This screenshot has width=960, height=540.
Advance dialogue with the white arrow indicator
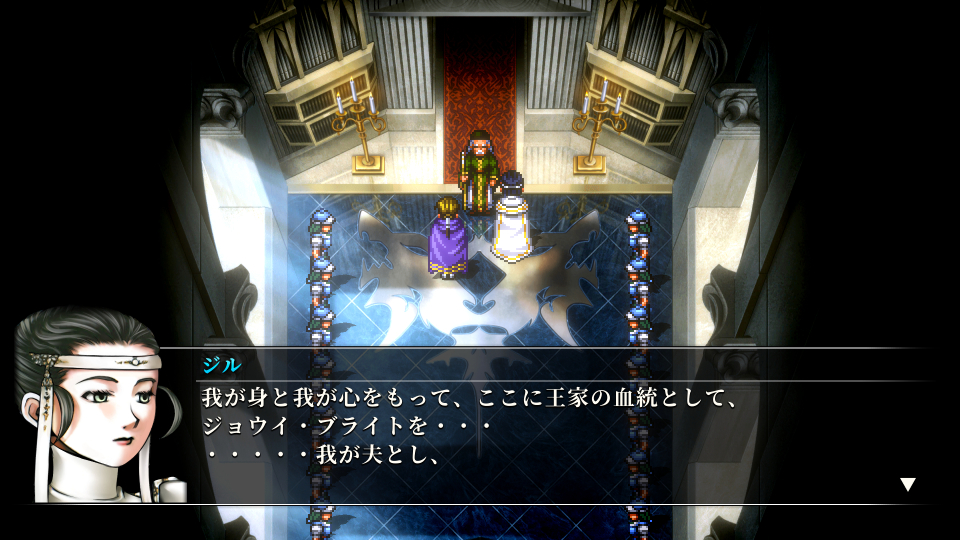[x=907, y=485]
